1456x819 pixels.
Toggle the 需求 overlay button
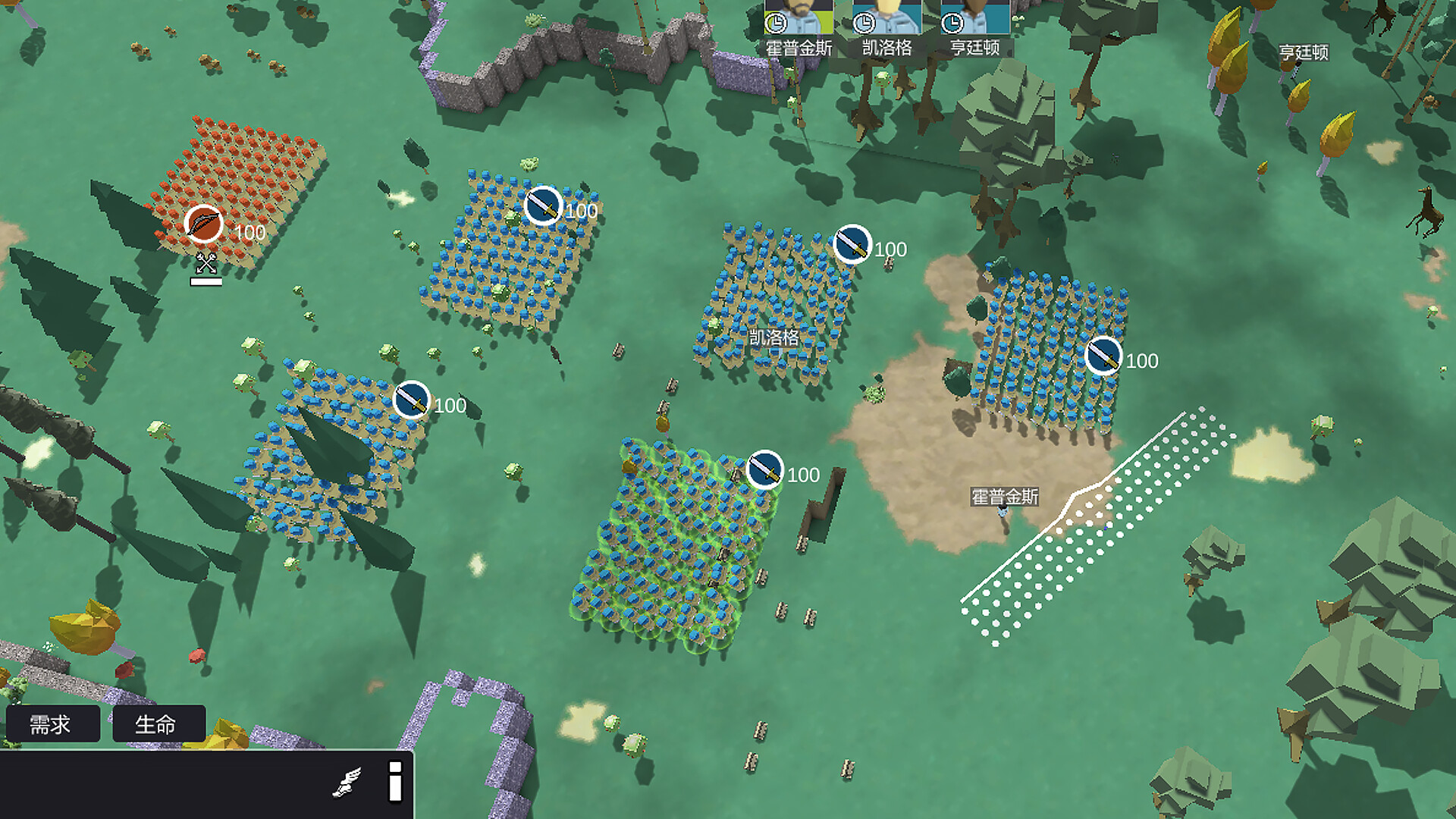[x=53, y=724]
